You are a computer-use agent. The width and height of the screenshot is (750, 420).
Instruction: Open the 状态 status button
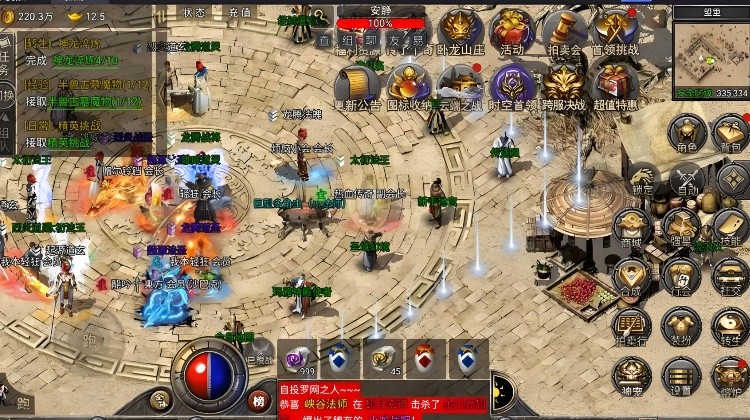[195, 13]
